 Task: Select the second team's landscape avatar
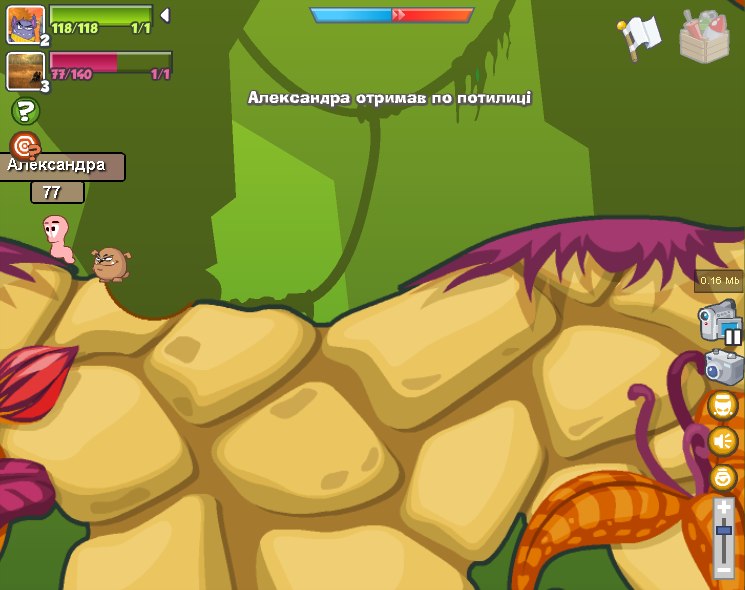[25, 70]
